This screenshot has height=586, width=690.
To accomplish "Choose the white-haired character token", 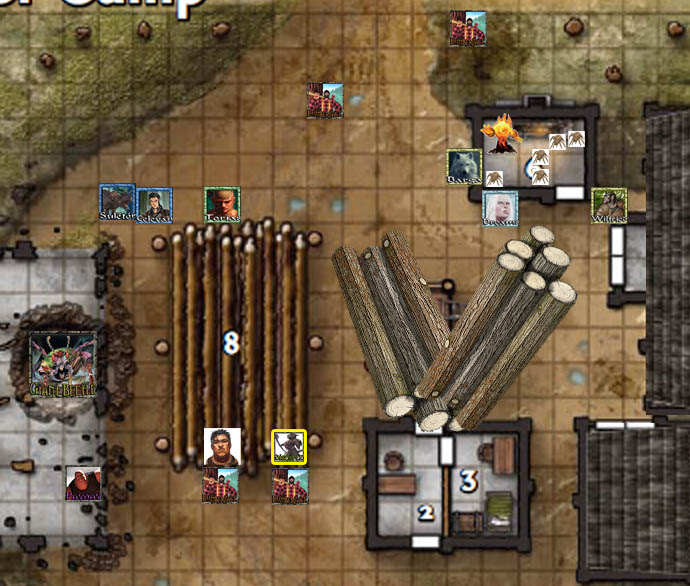I will point(499,208).
